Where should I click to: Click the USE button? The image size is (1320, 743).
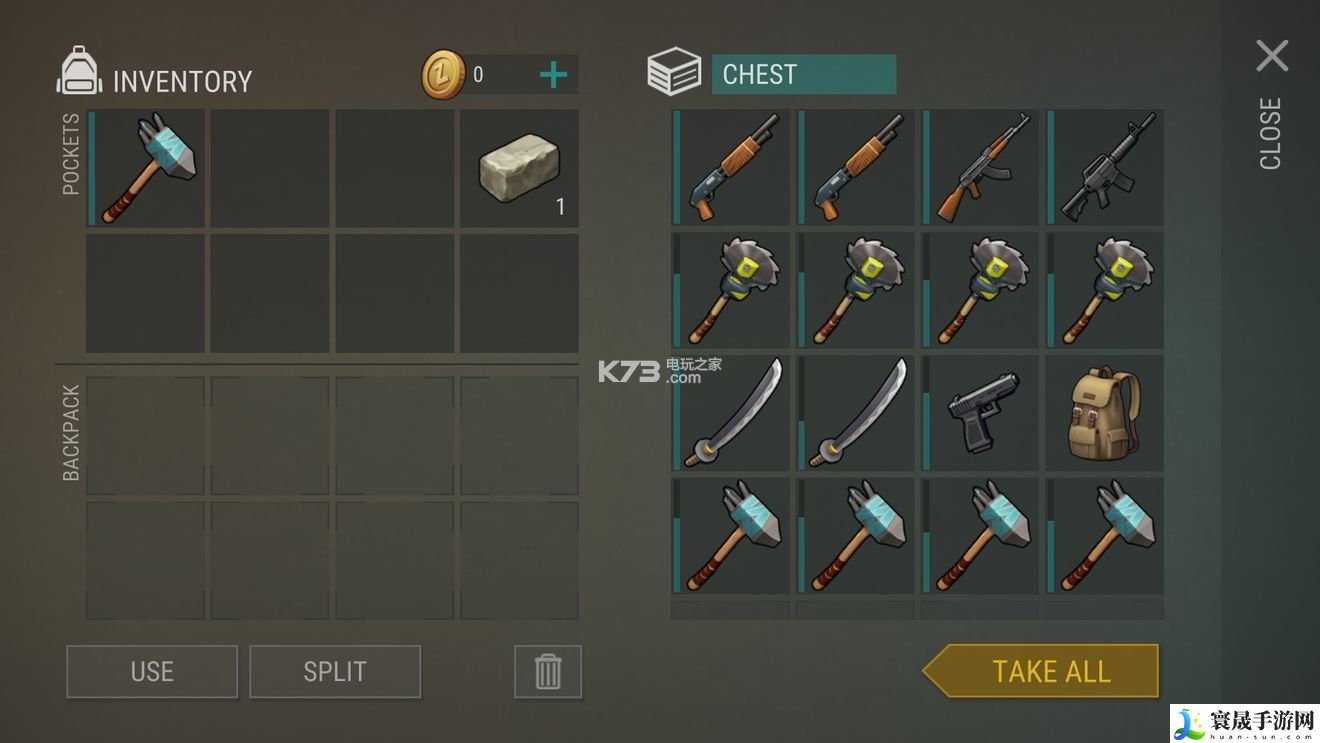pyautogui.click(x=152, y=672)
